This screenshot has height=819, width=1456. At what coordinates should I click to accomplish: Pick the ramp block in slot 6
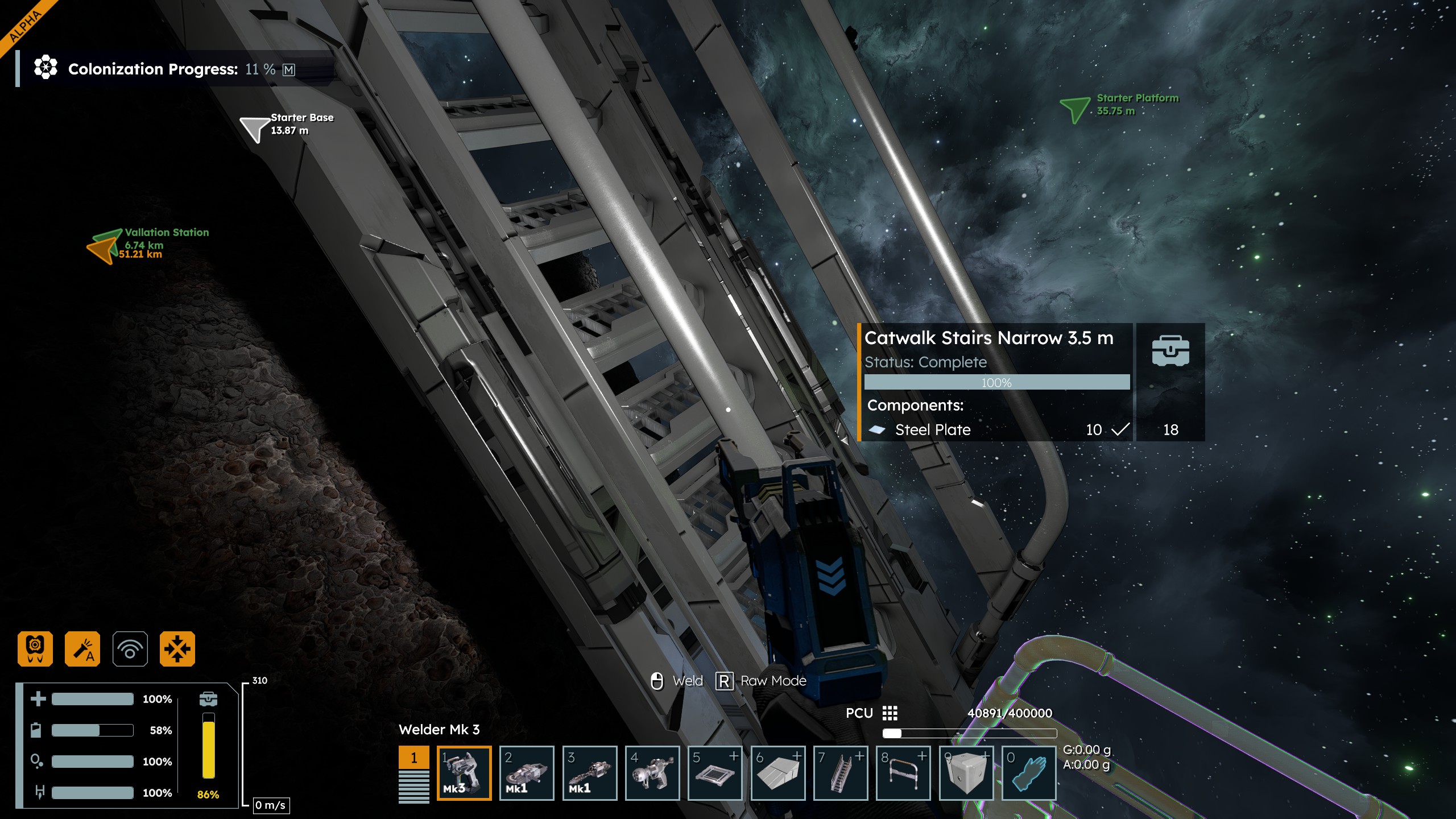coord(778,772)
